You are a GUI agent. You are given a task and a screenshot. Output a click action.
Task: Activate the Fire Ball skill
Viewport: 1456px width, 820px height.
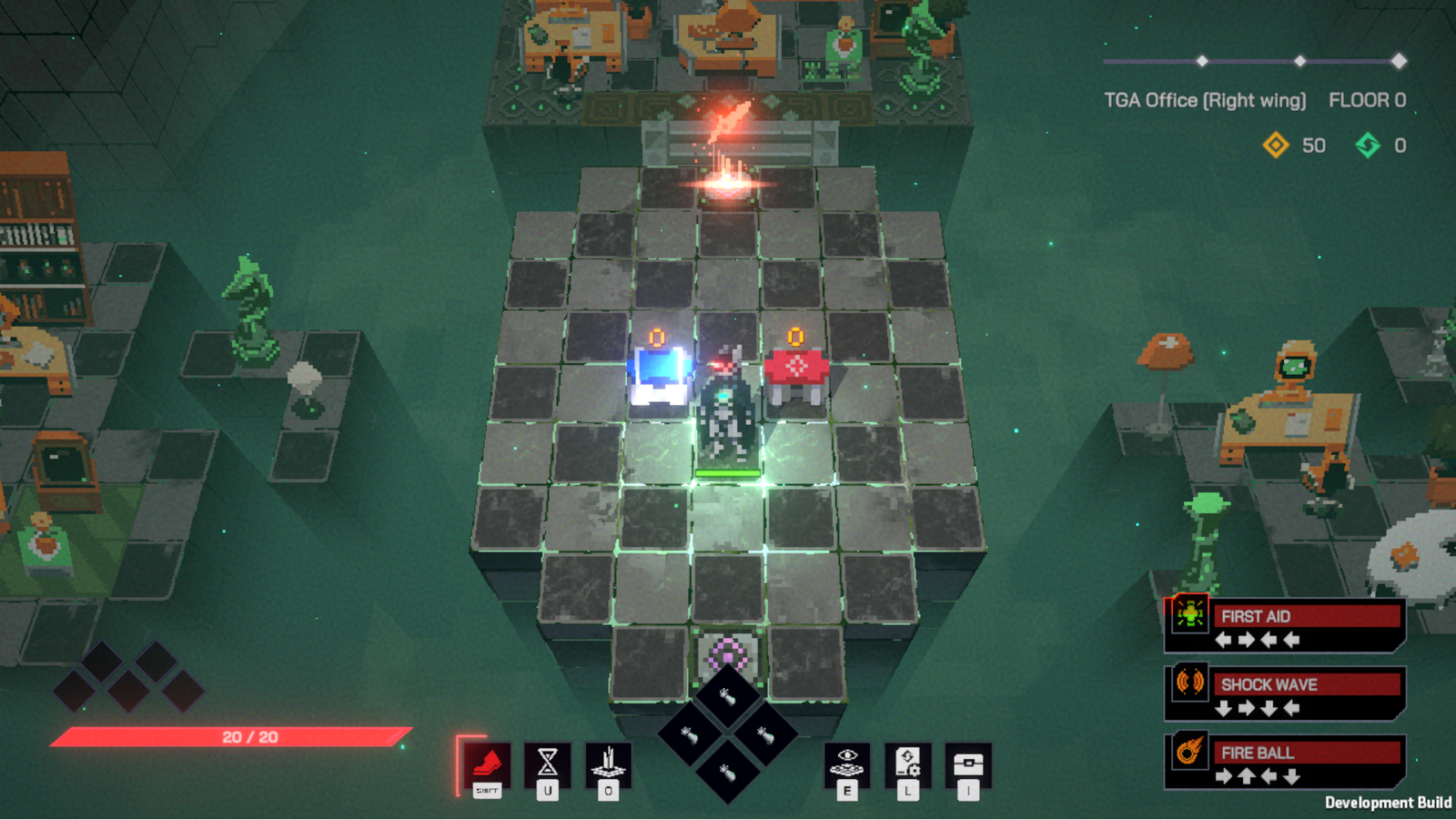(1285, 763)
